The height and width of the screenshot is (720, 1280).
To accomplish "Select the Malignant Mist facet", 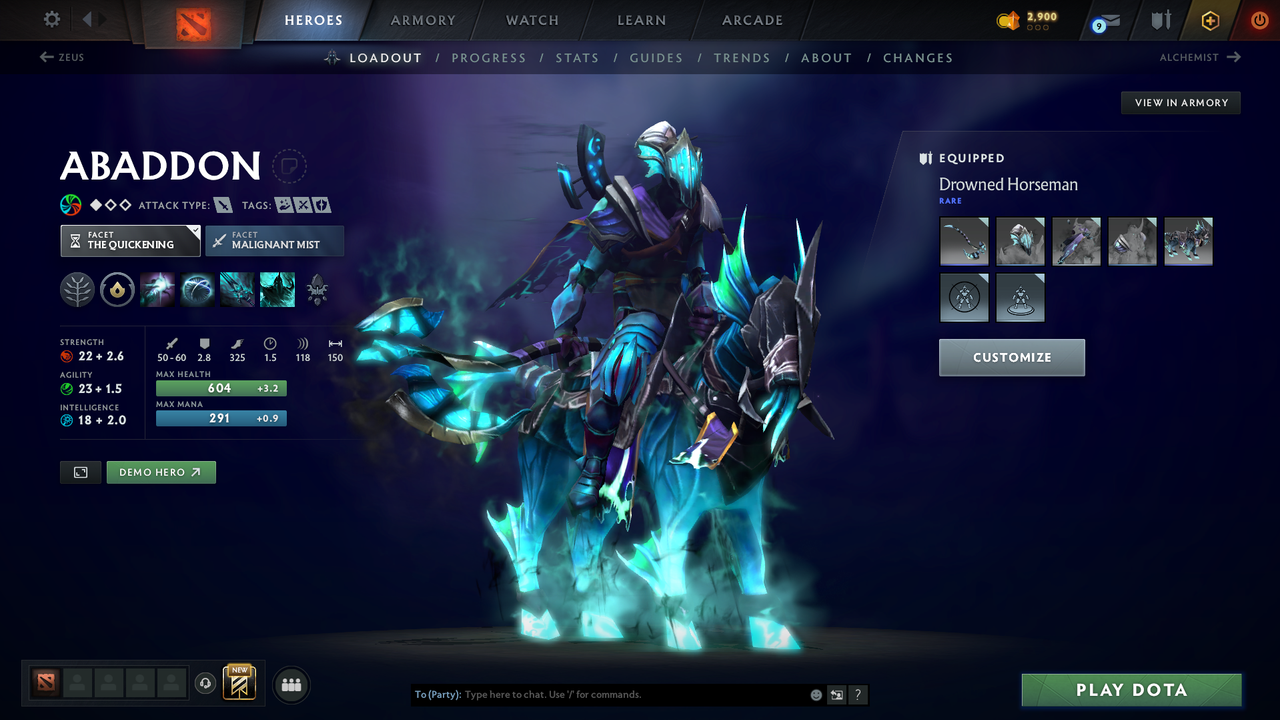I will [x=275, y=240].
